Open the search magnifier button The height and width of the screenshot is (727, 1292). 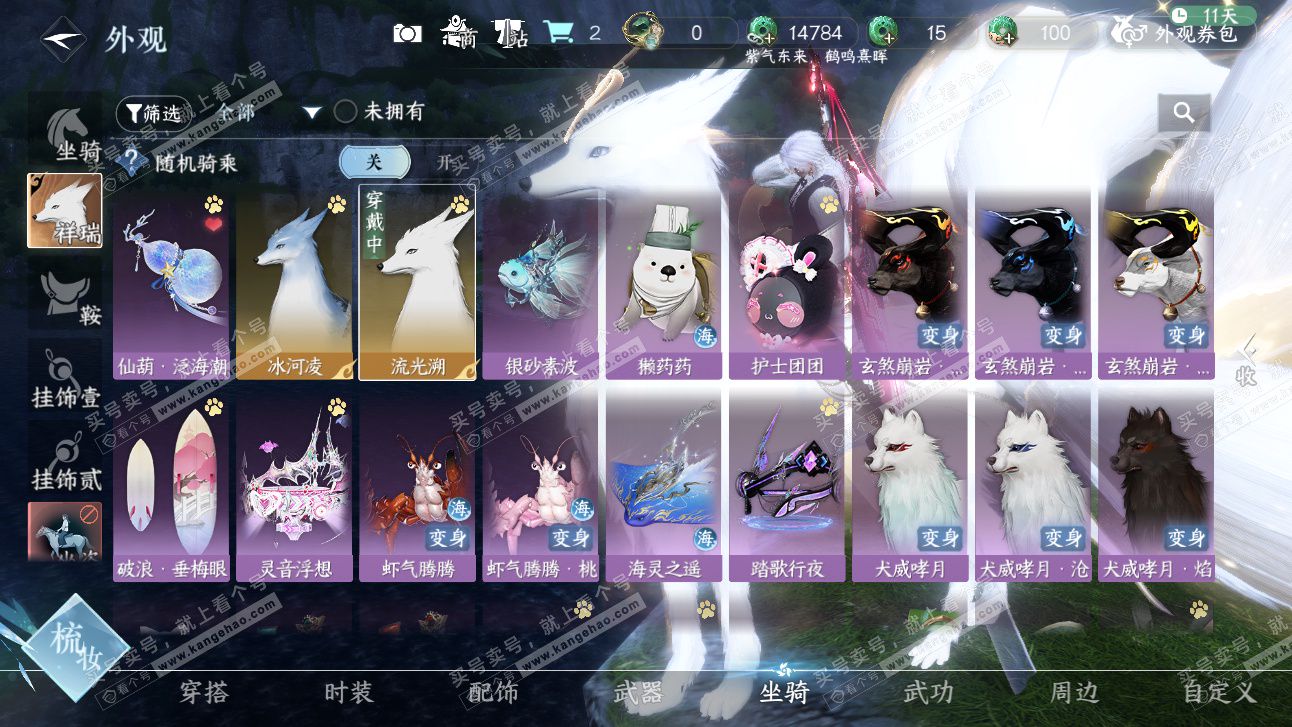click(1184, 113)
